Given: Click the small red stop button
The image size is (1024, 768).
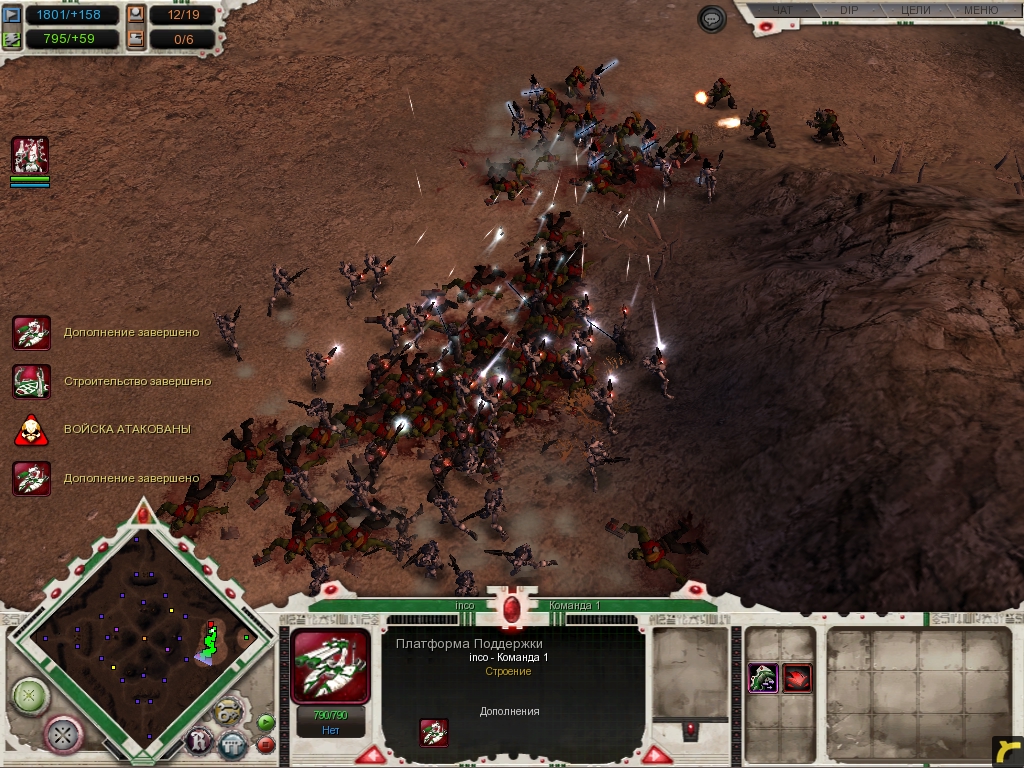Looking at the screenshot, I should coord(265,744).
